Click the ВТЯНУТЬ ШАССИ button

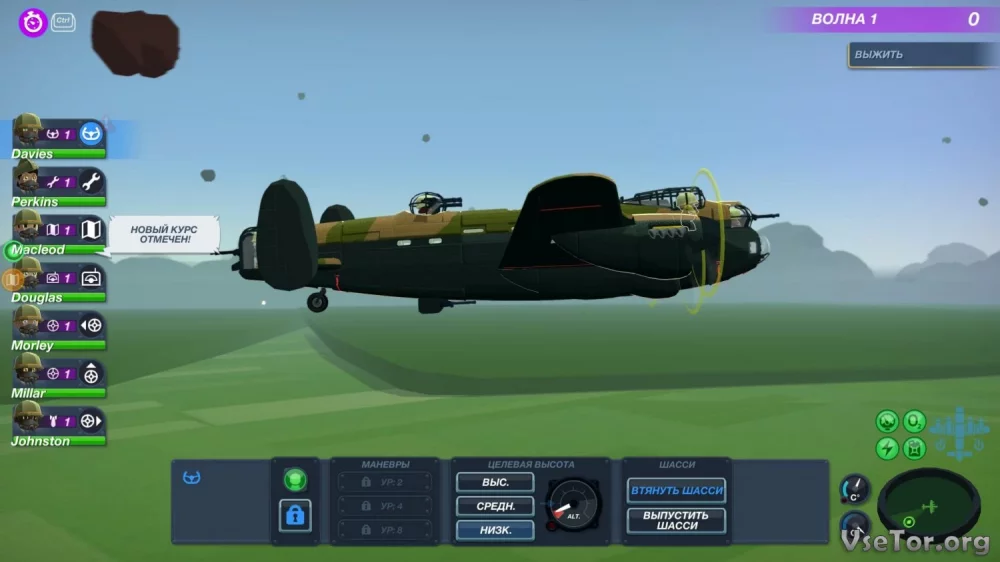[677, 491]
